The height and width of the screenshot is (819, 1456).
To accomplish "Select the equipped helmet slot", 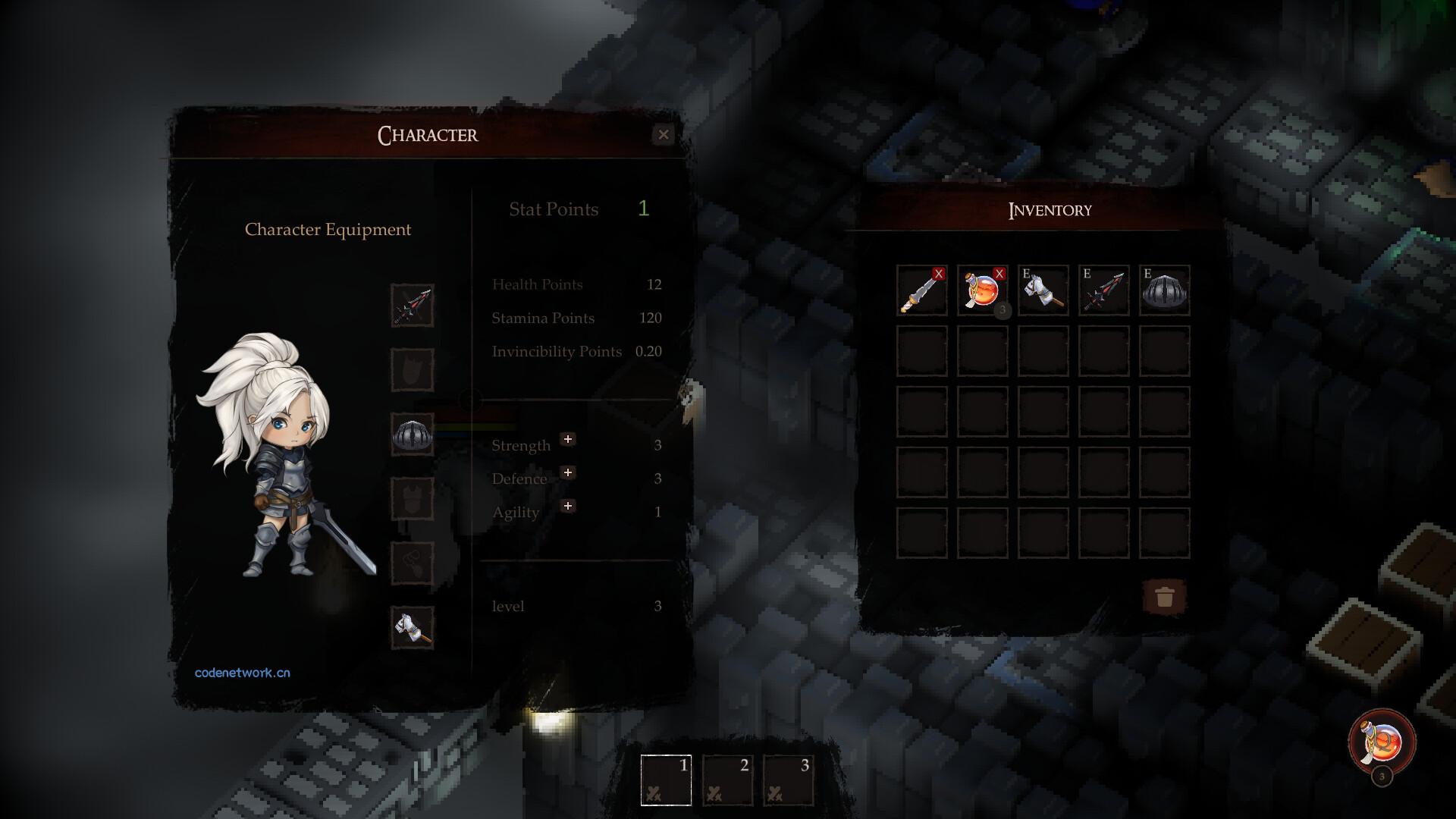I will [x=413, y=435].
